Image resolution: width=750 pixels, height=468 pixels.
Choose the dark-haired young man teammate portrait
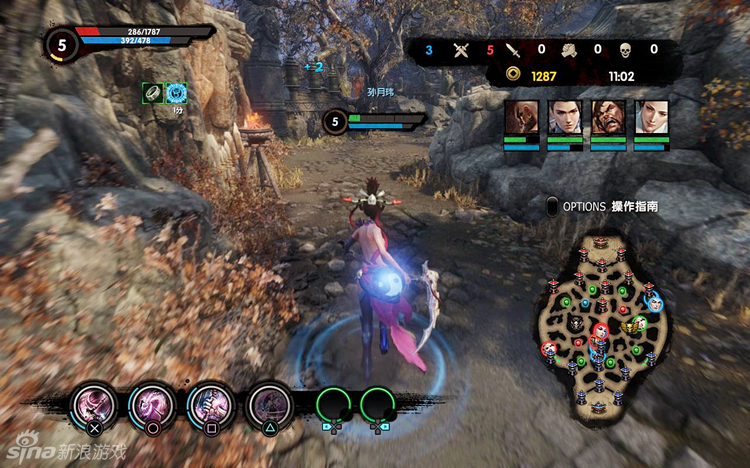[x=563, y=117]
